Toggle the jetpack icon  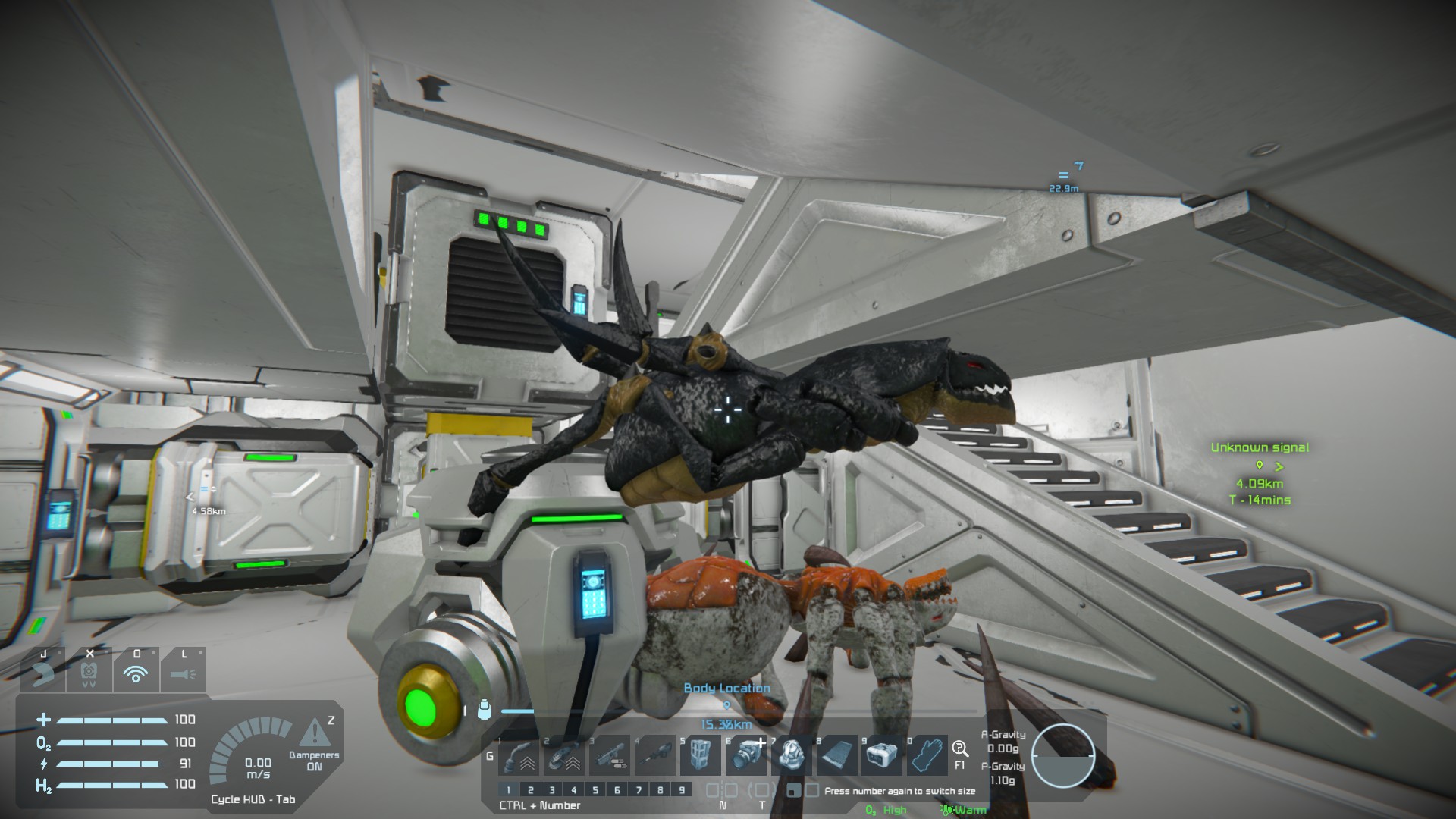44,672
